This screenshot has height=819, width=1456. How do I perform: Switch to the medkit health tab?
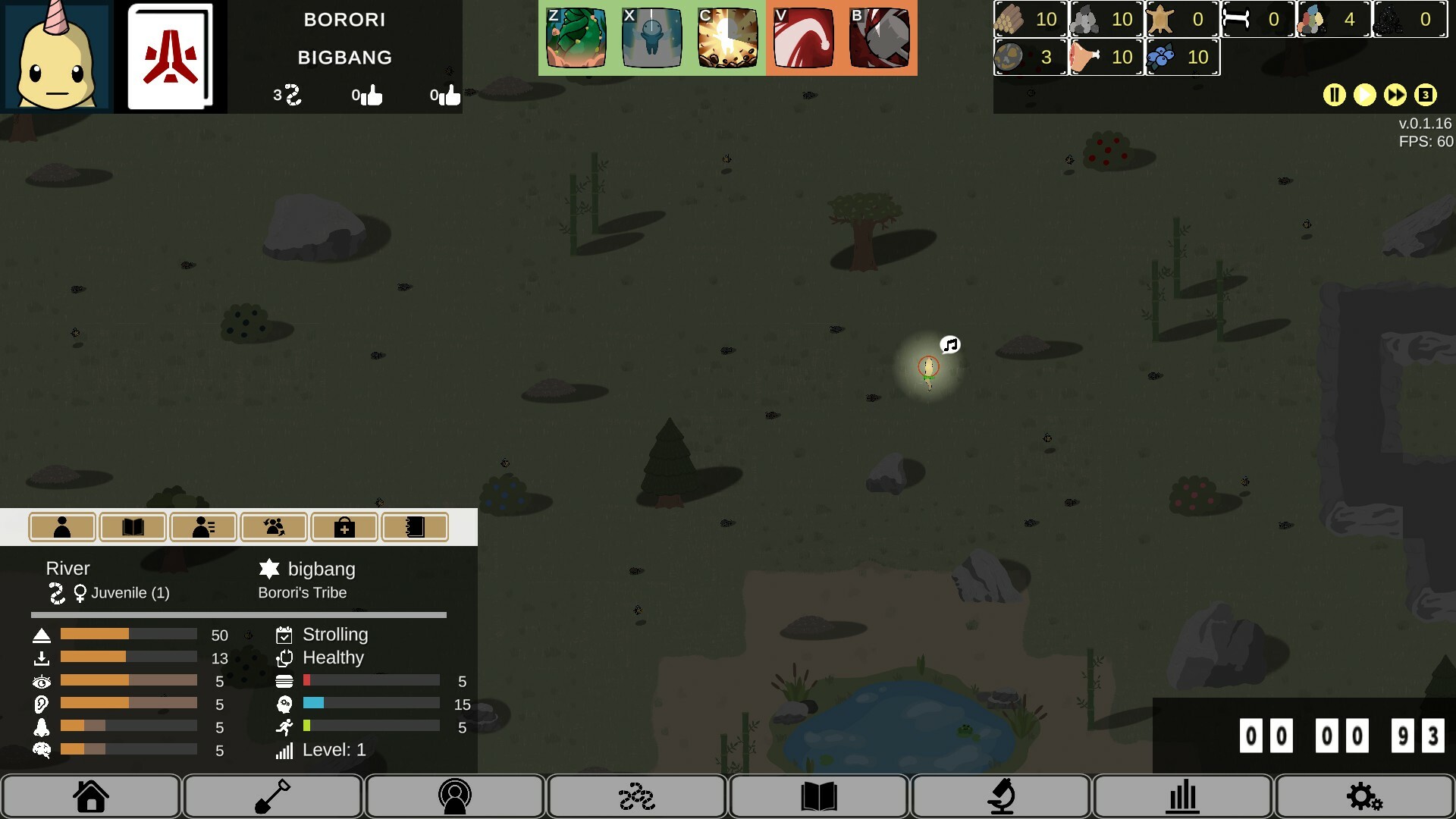click(x=345, y=526)
